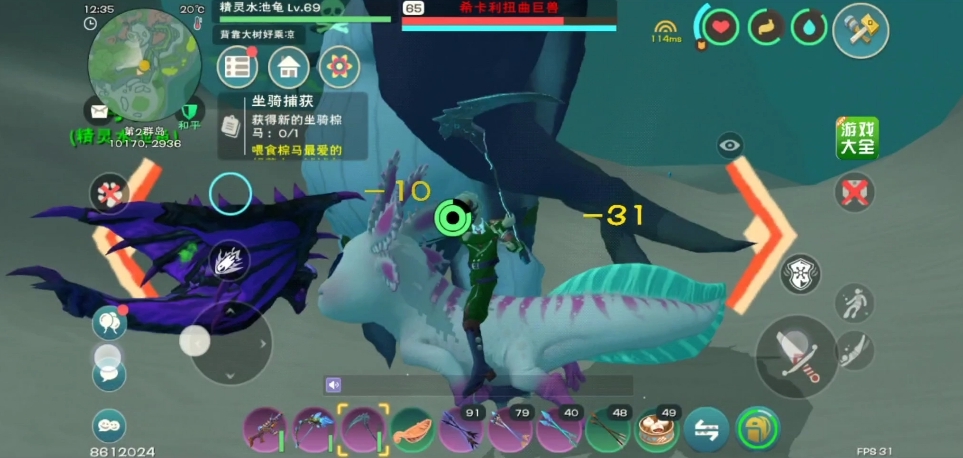
Task: Select the orange fish food slot
Action: (x=411, y=430)
